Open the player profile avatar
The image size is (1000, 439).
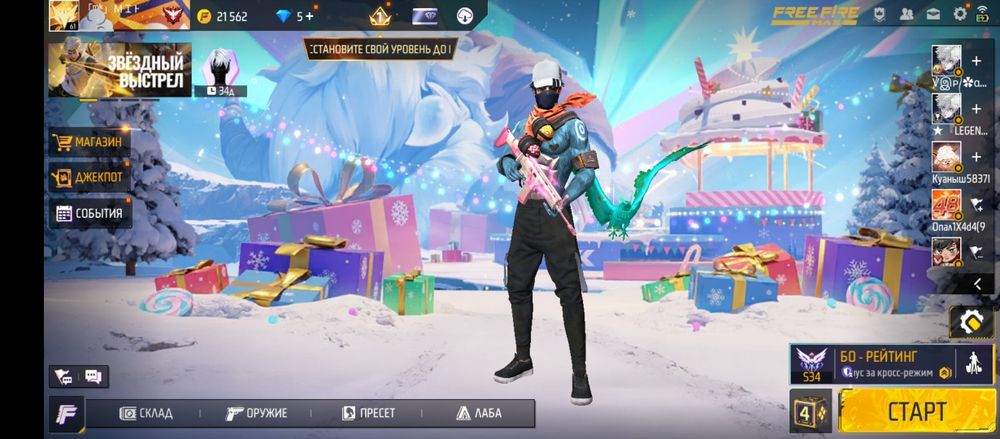point(63,16)
